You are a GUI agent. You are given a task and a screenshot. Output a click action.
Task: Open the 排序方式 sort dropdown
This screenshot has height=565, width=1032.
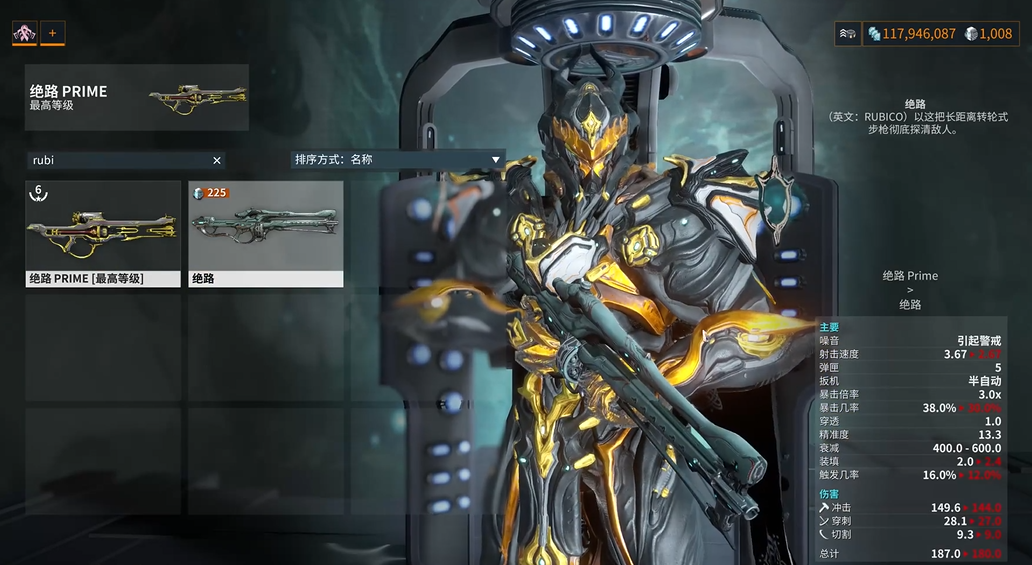[x=397, y=159]
